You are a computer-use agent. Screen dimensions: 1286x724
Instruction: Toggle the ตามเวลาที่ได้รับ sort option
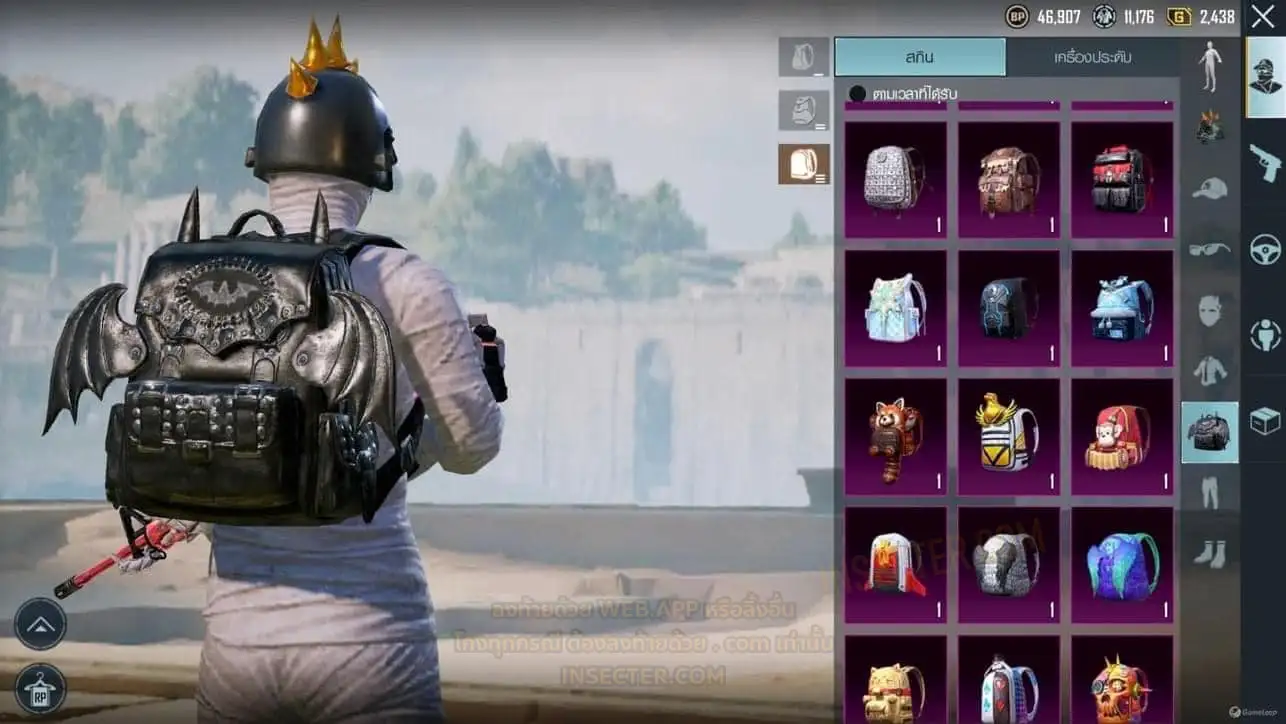coord(857,94)
